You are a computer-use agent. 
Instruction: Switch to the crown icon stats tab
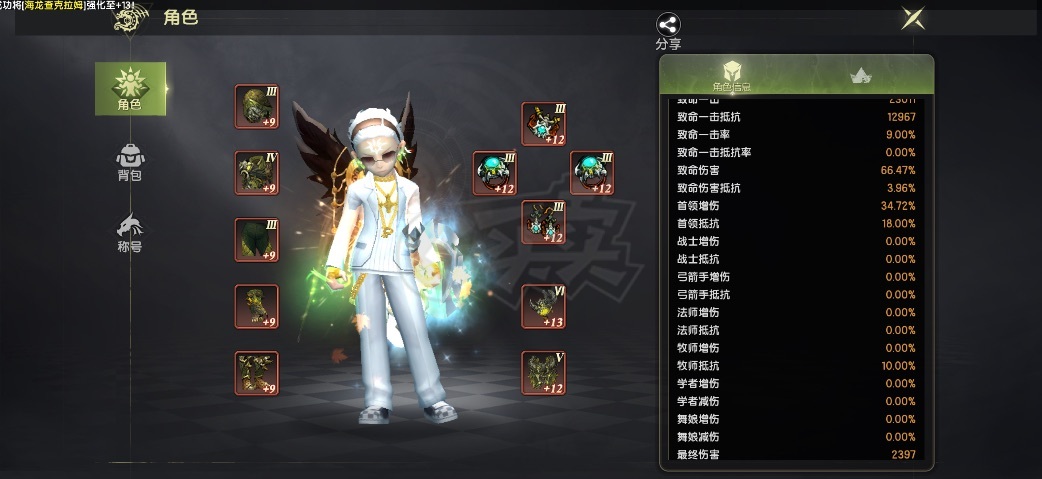click(859, 76)
